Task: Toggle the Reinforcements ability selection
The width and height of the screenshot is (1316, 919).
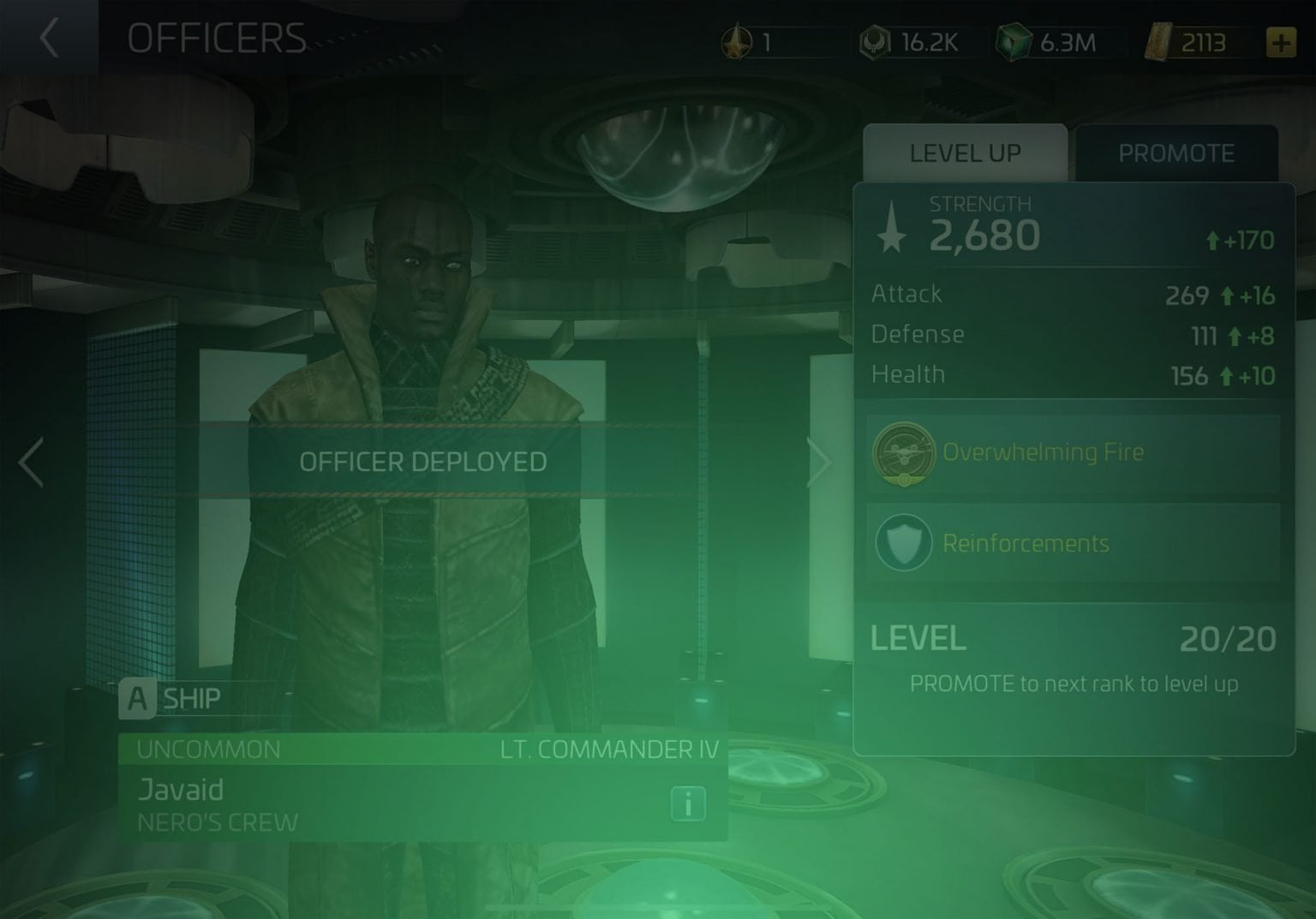Action: click(x=1070, y=543)
